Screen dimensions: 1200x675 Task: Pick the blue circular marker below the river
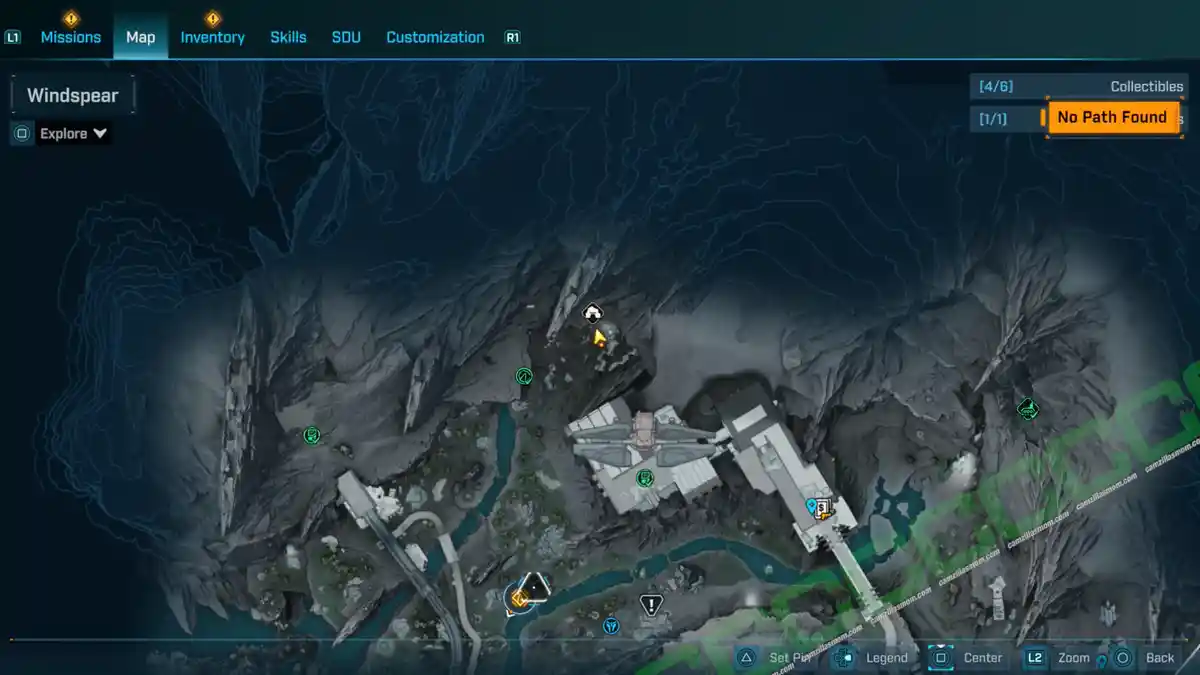pyautogui.click(x=611, y=626)
